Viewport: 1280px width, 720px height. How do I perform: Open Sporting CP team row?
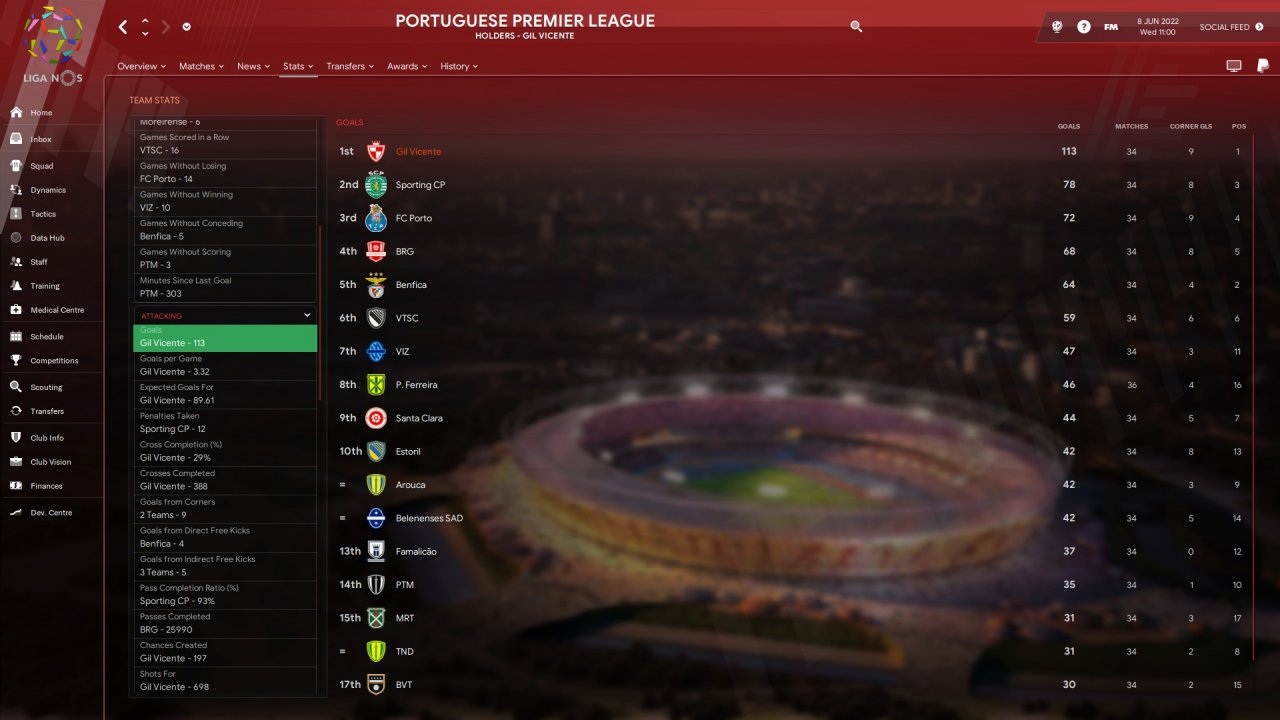coord(420,185)
